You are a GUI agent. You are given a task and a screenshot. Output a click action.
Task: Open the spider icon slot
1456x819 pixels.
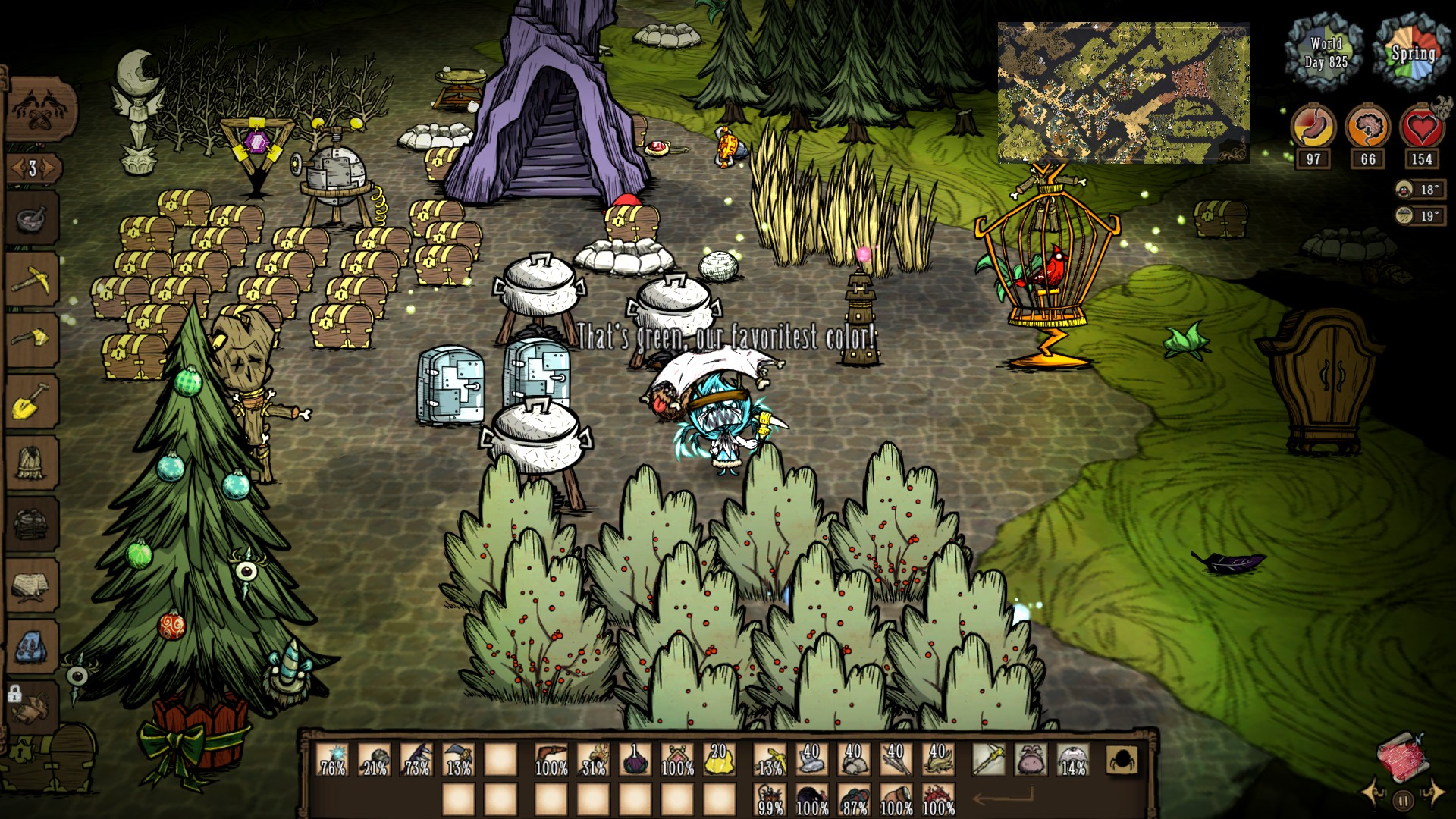(x=1122, y=759)
